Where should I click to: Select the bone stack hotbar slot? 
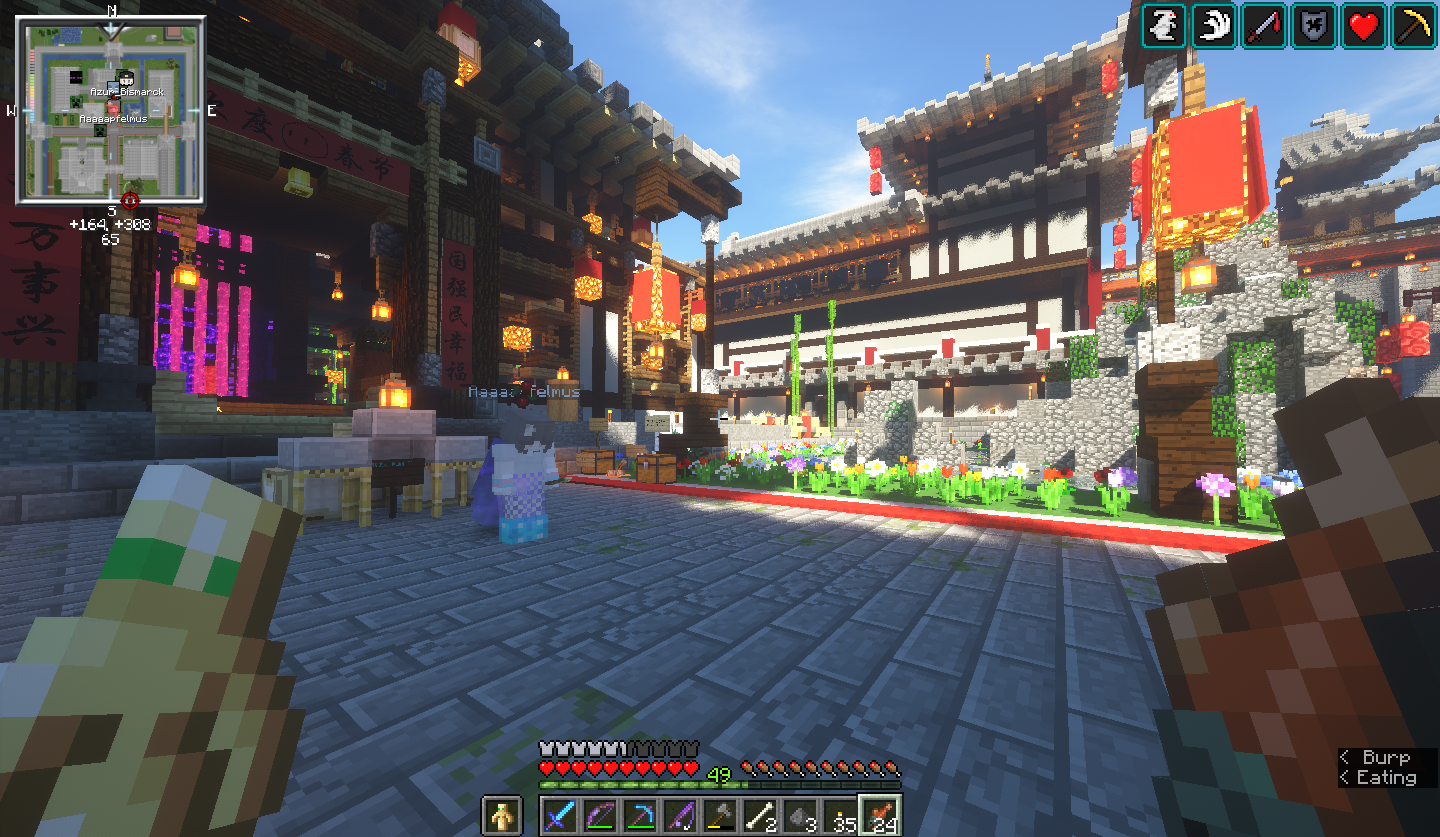point(758,815)
